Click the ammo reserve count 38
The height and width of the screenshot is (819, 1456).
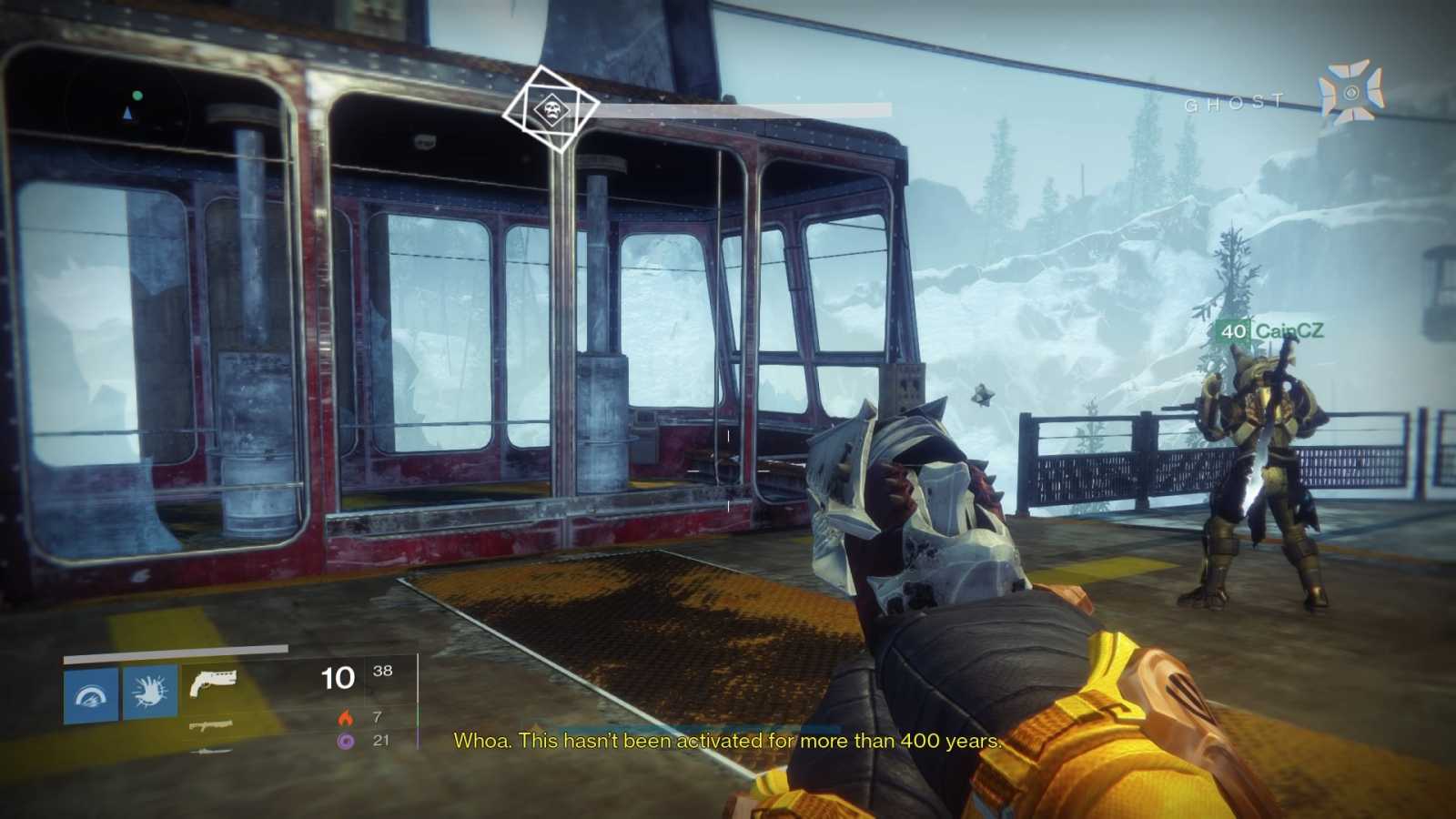[x=385, y=671]
